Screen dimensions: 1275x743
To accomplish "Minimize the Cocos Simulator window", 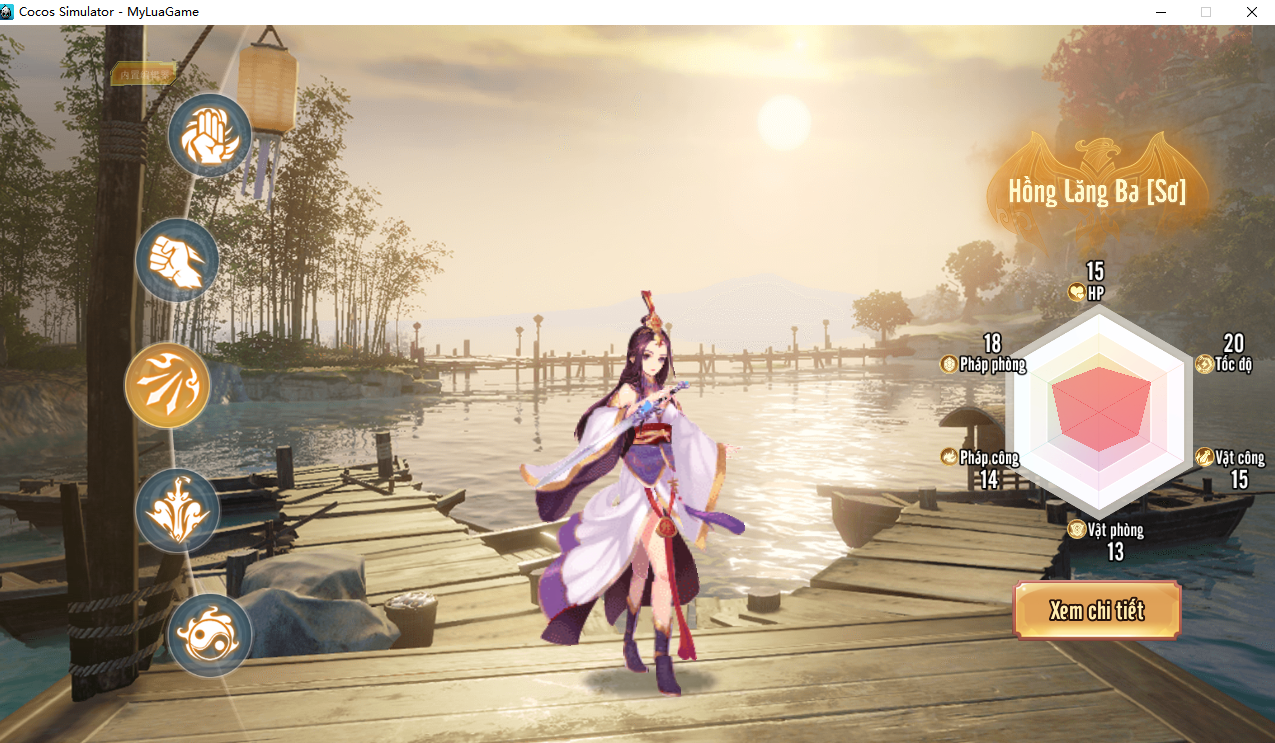I will [1161, 12].
